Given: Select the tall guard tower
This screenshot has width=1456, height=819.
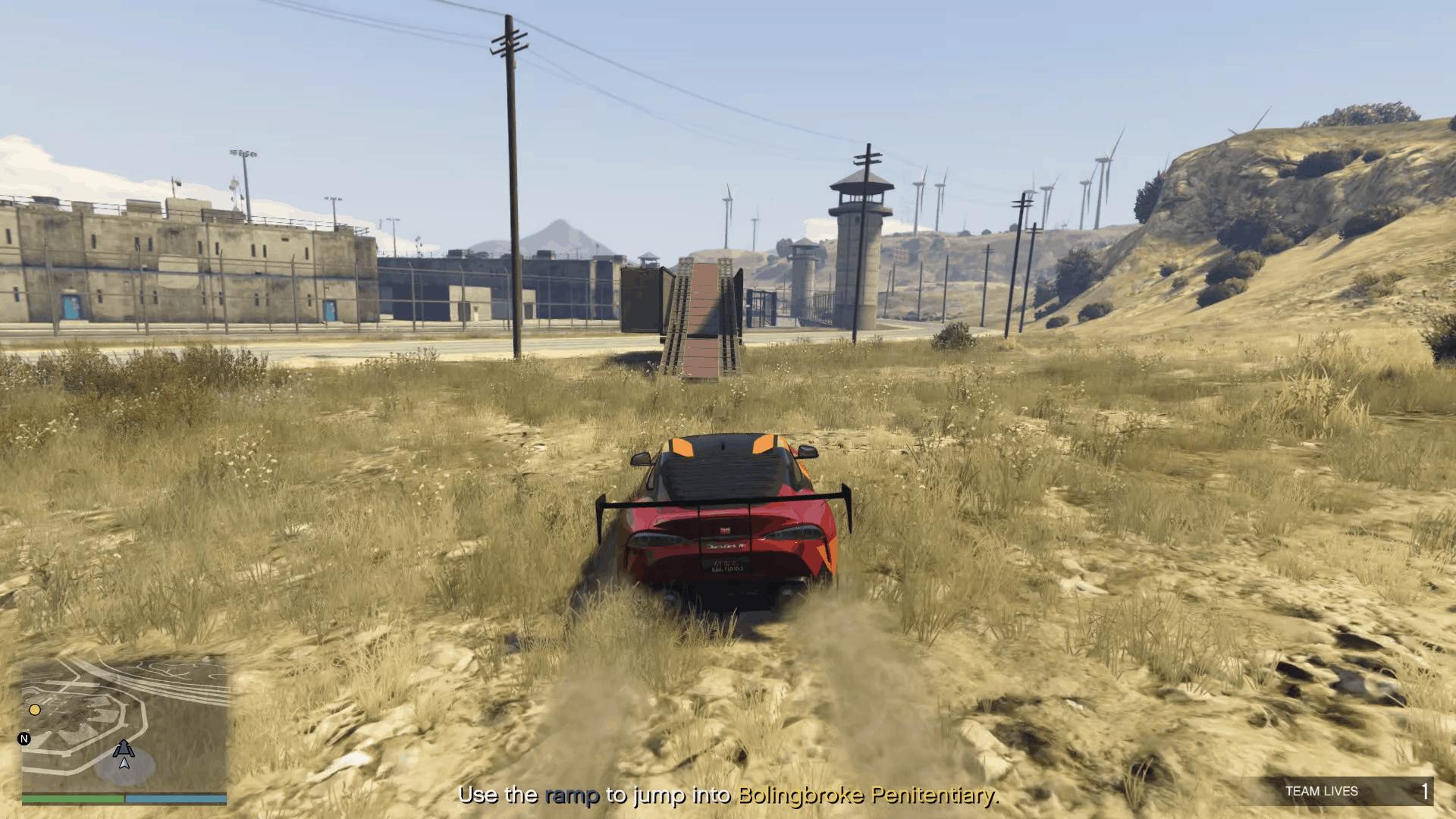Looking at the screenshot, I should [x=861, y=227].
